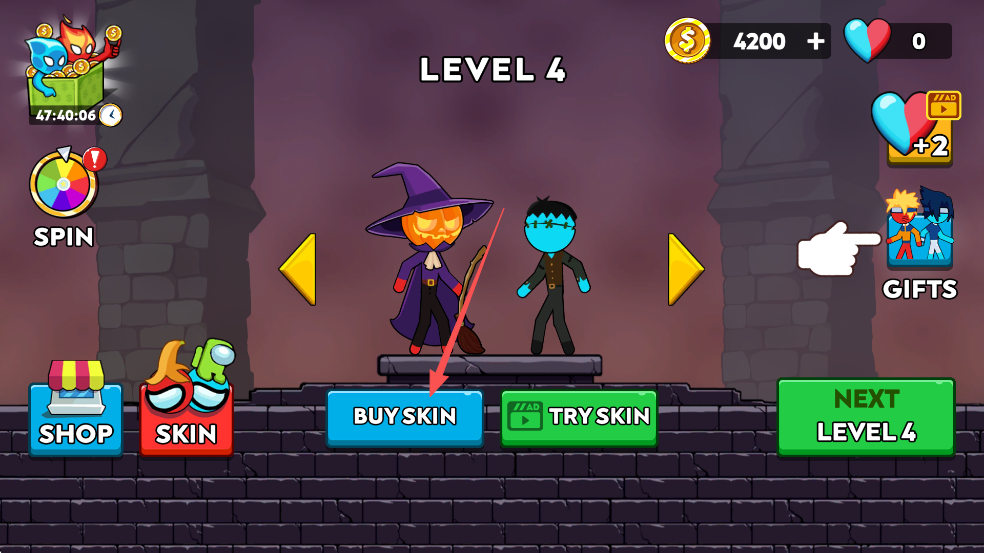Show the next skin with right arrow

click(x=686, y=269)
